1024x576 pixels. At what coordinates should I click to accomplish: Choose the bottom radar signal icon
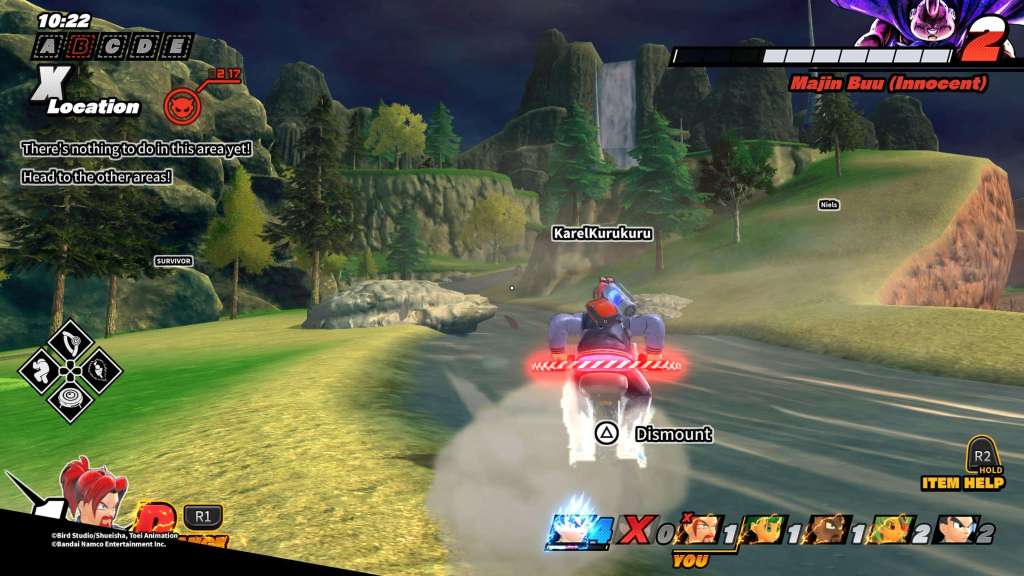point(70,401)
